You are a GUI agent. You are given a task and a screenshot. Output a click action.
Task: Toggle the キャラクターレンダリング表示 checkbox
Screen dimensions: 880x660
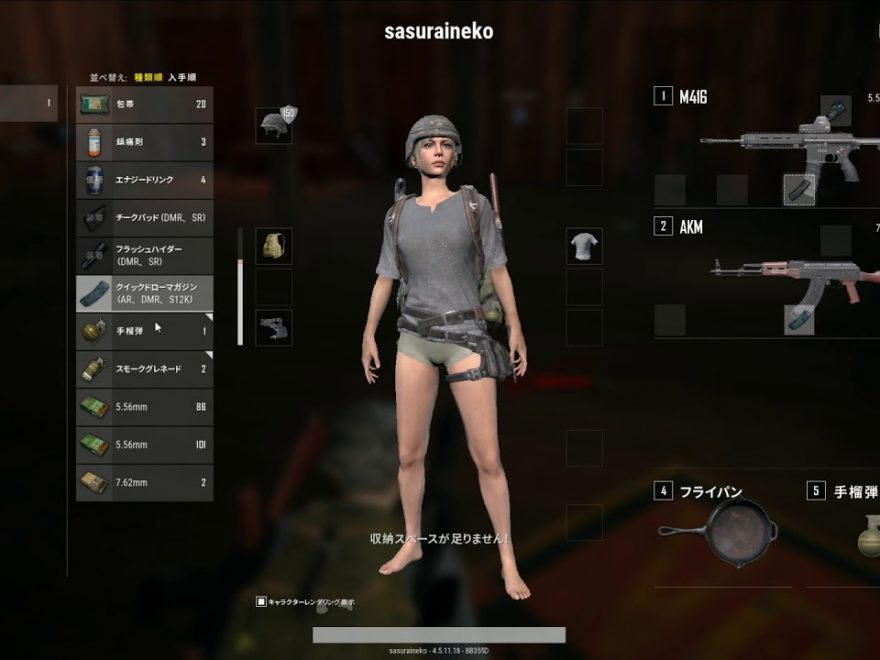[x=262, y=602]
